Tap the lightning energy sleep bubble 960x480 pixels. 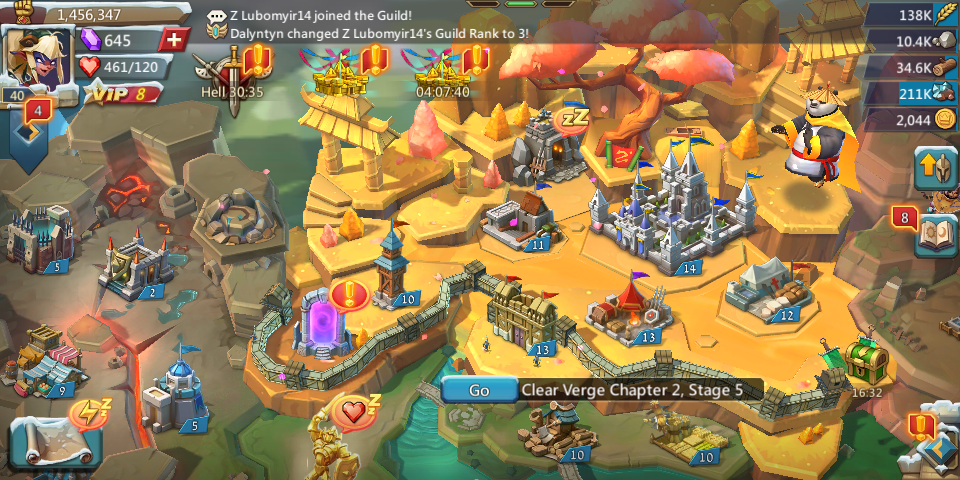(x=89, y=412)
